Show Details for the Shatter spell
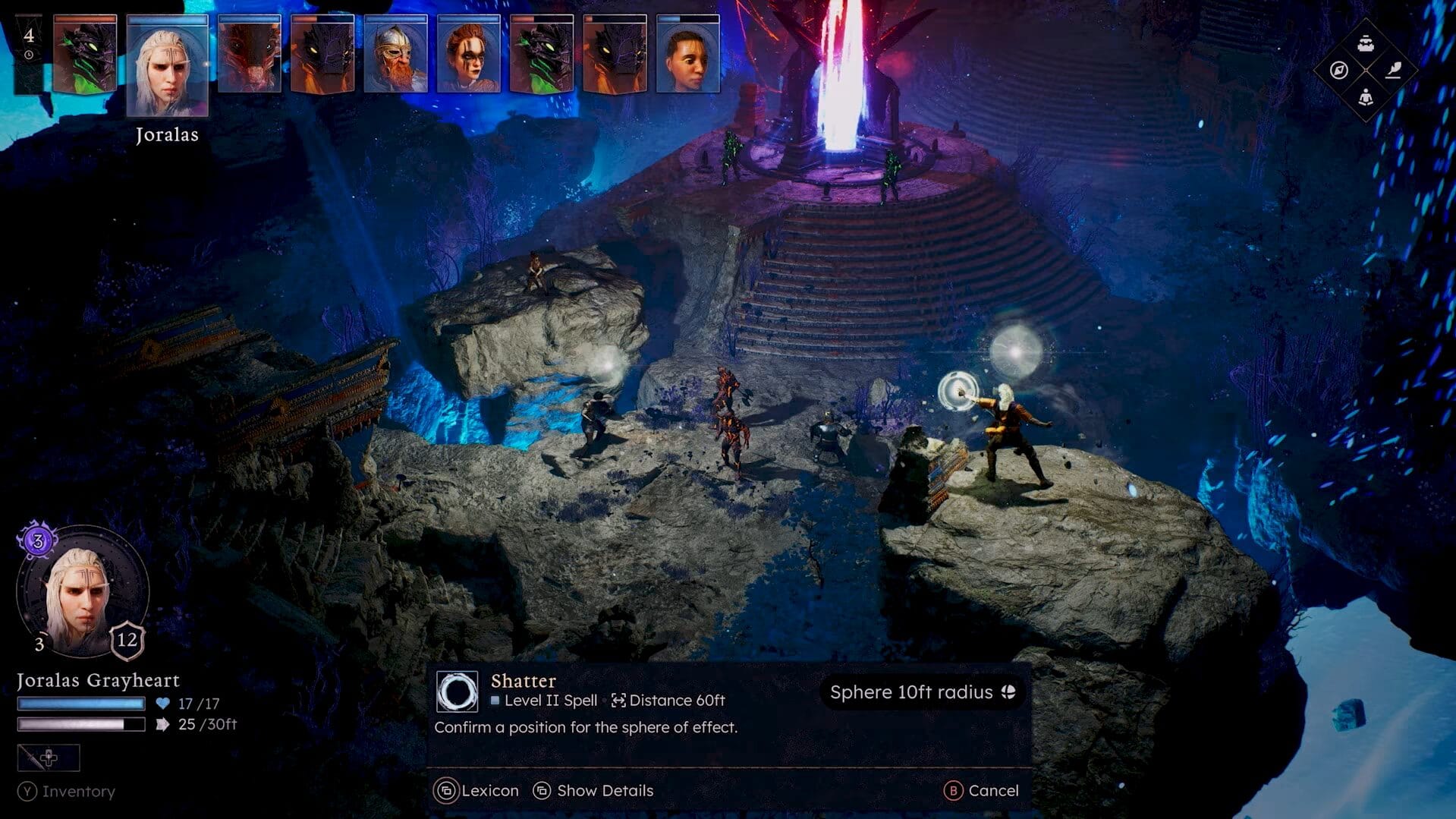The width and height of the screenshot is (1456, 819). tap(593, 791)
